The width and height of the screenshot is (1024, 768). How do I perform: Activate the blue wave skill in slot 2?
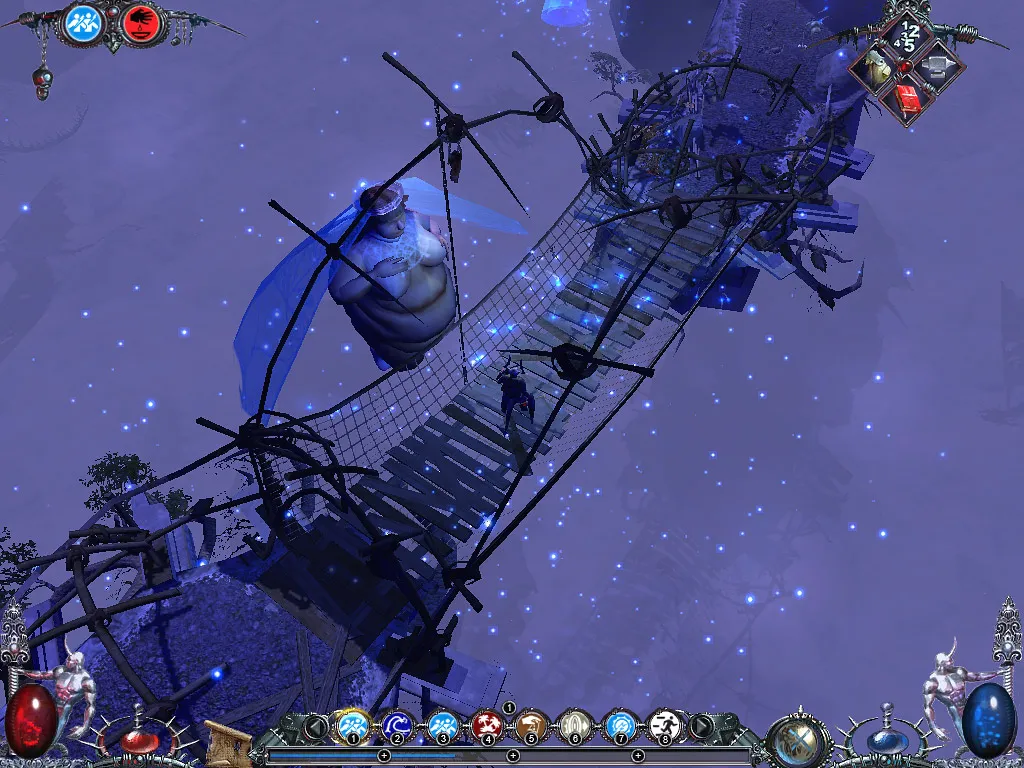point(397,725)
